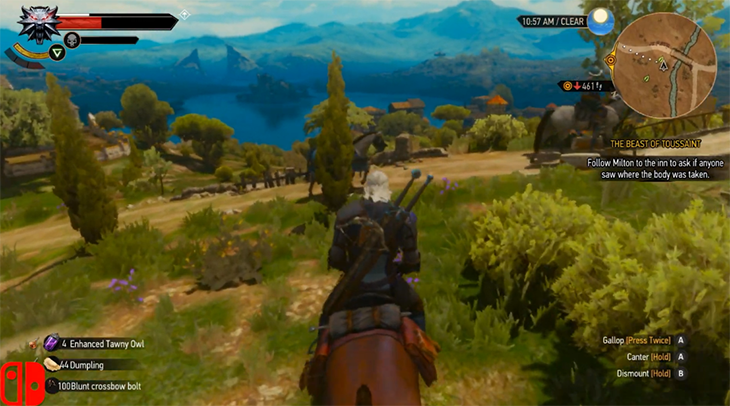Click the diamond buff icon beside the health bar
Screen dimensions: 730x406
184,14
